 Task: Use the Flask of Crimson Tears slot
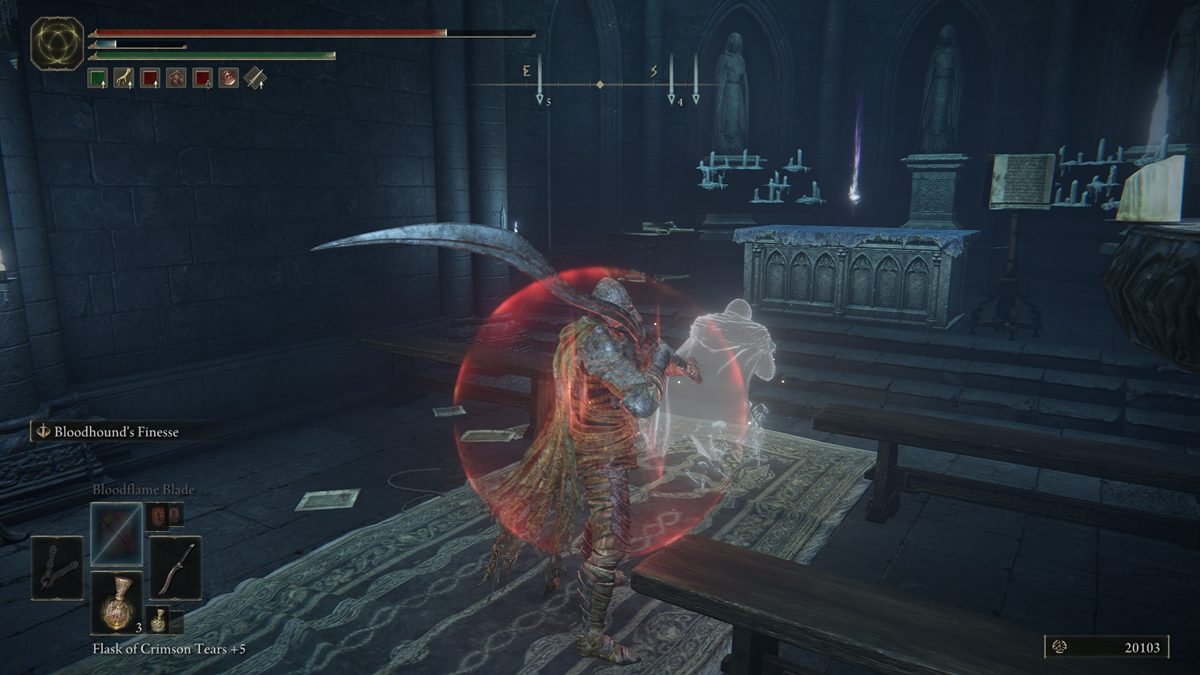[116, 602]
